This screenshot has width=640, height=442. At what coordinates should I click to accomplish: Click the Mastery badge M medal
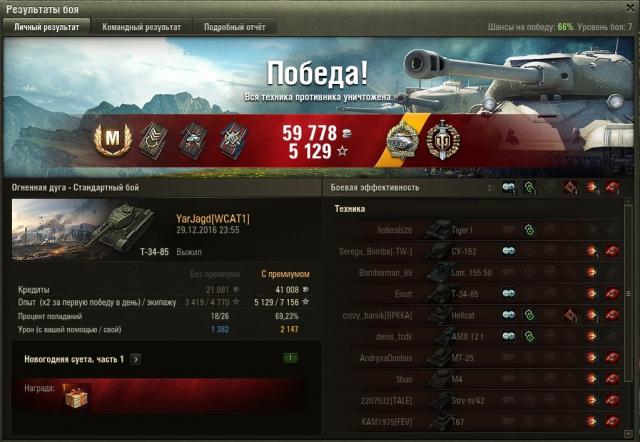[111, 136]
